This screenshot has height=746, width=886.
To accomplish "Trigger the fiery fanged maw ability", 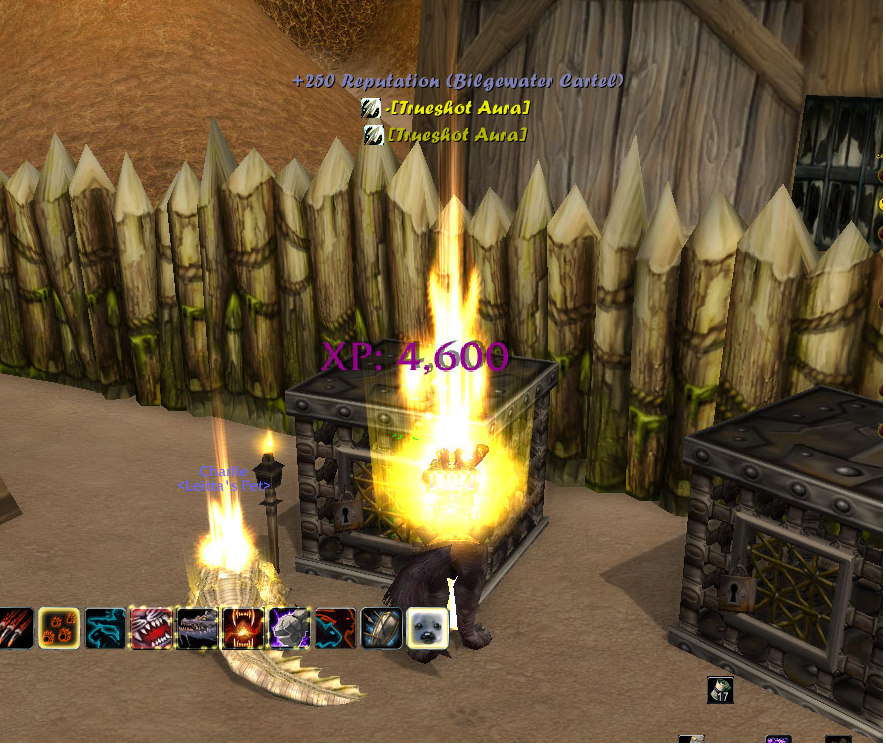I will click(x=243, y=628).
